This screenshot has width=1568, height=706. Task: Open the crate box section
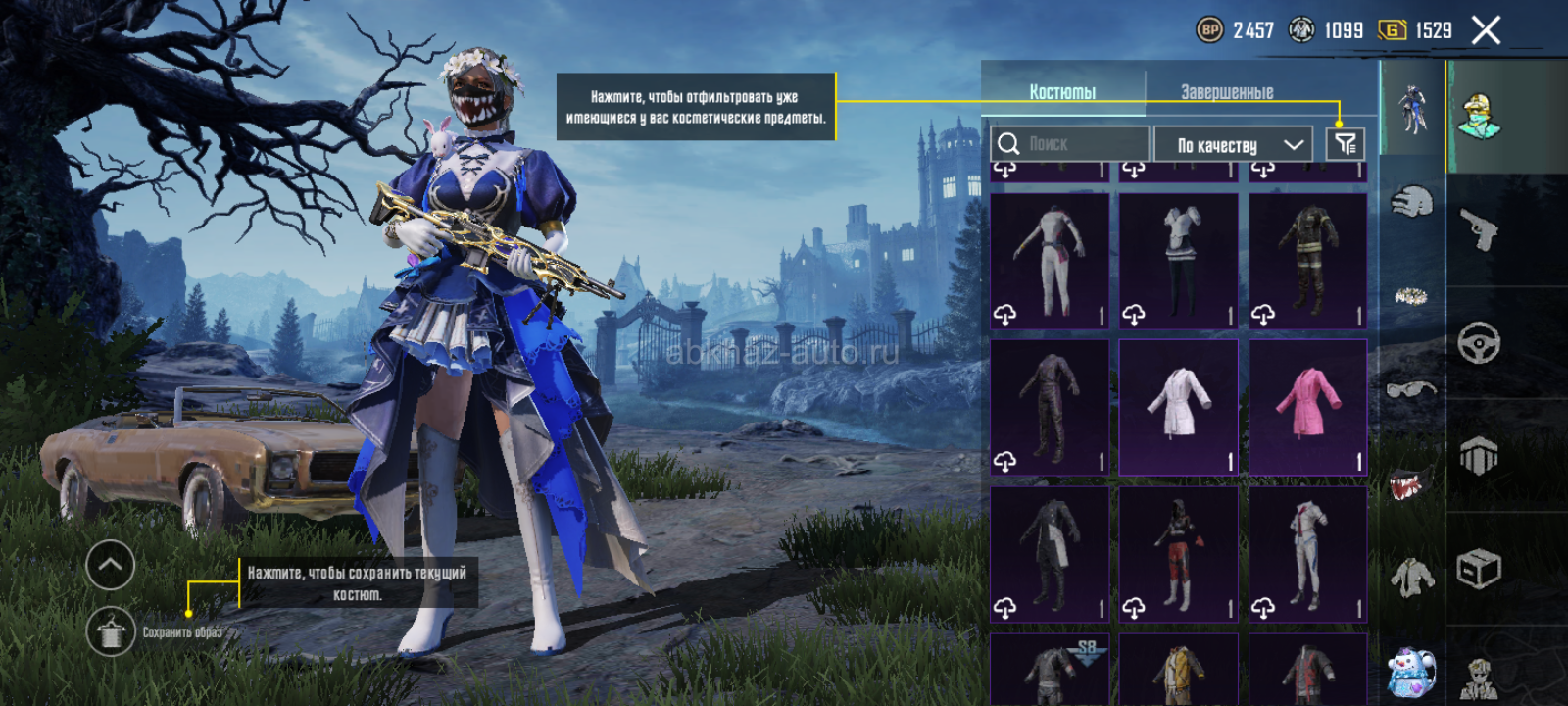(1480, 569)
